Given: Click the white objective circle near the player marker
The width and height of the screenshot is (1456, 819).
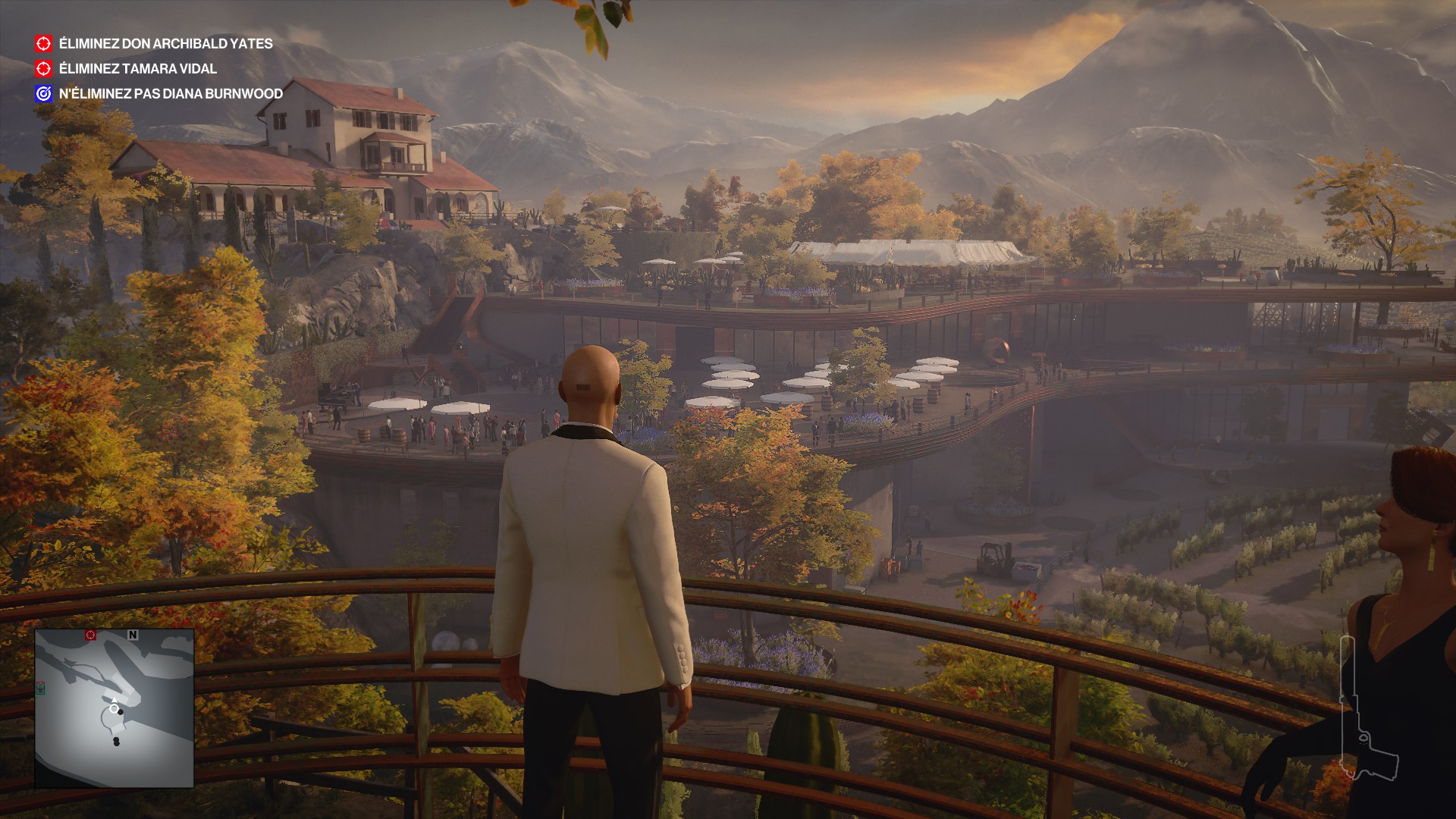Looking at the screenshot, I should coord(115,708).
